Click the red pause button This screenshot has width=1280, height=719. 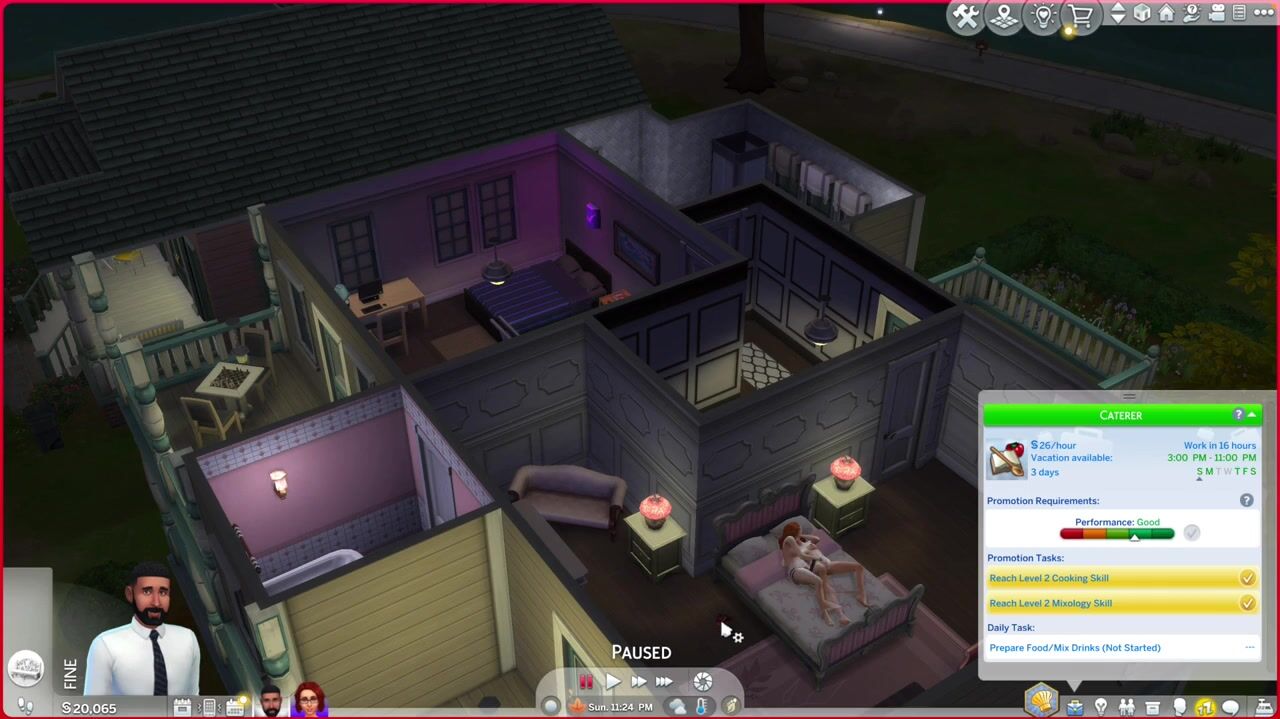point(586,682)
